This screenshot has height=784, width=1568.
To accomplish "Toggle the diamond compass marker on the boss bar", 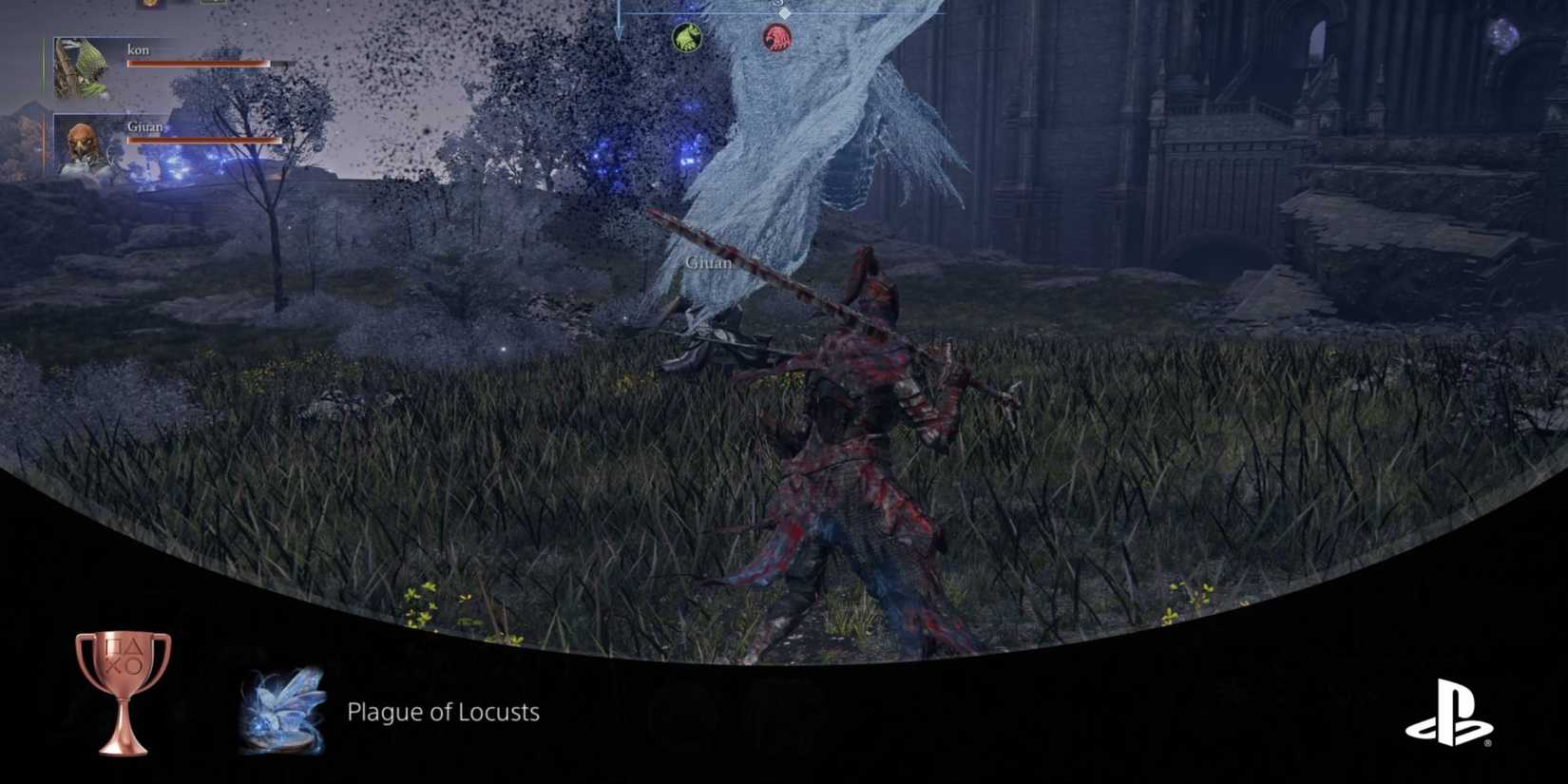I will [x=785, y=12].
